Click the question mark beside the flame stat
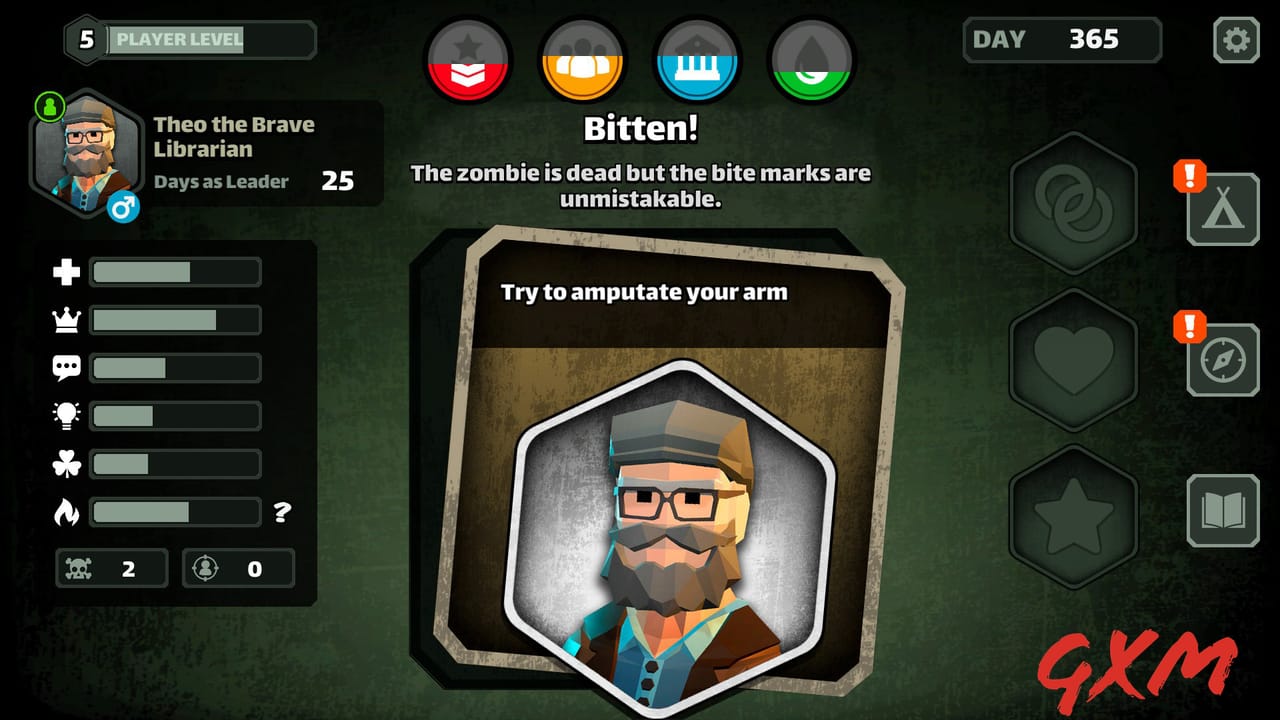1280x720 pixels. [x=283, y=513]
